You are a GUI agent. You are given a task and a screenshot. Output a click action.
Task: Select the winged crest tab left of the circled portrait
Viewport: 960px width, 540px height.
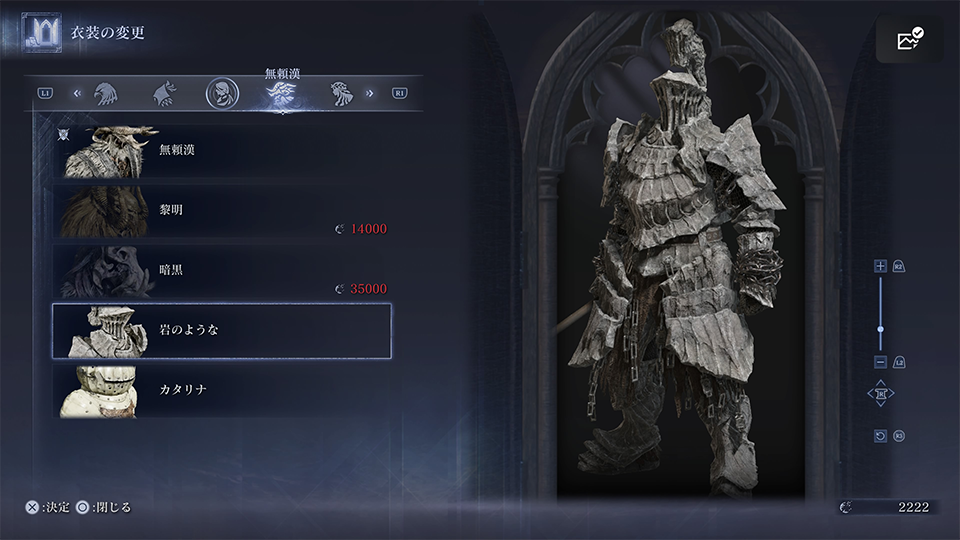[x=164, y=94]
